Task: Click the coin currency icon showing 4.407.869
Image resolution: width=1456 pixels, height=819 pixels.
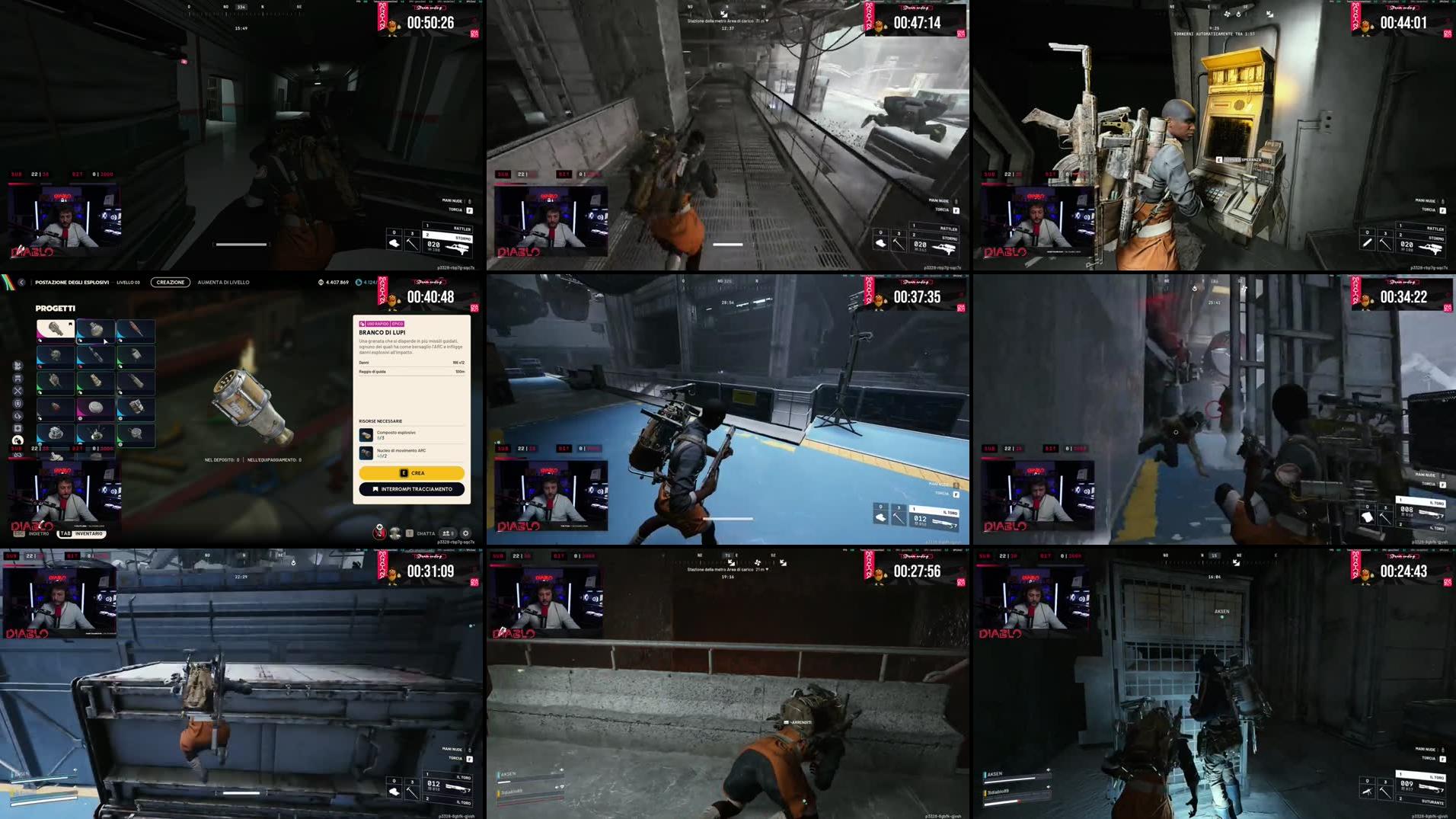Action: tap(320, 283)
